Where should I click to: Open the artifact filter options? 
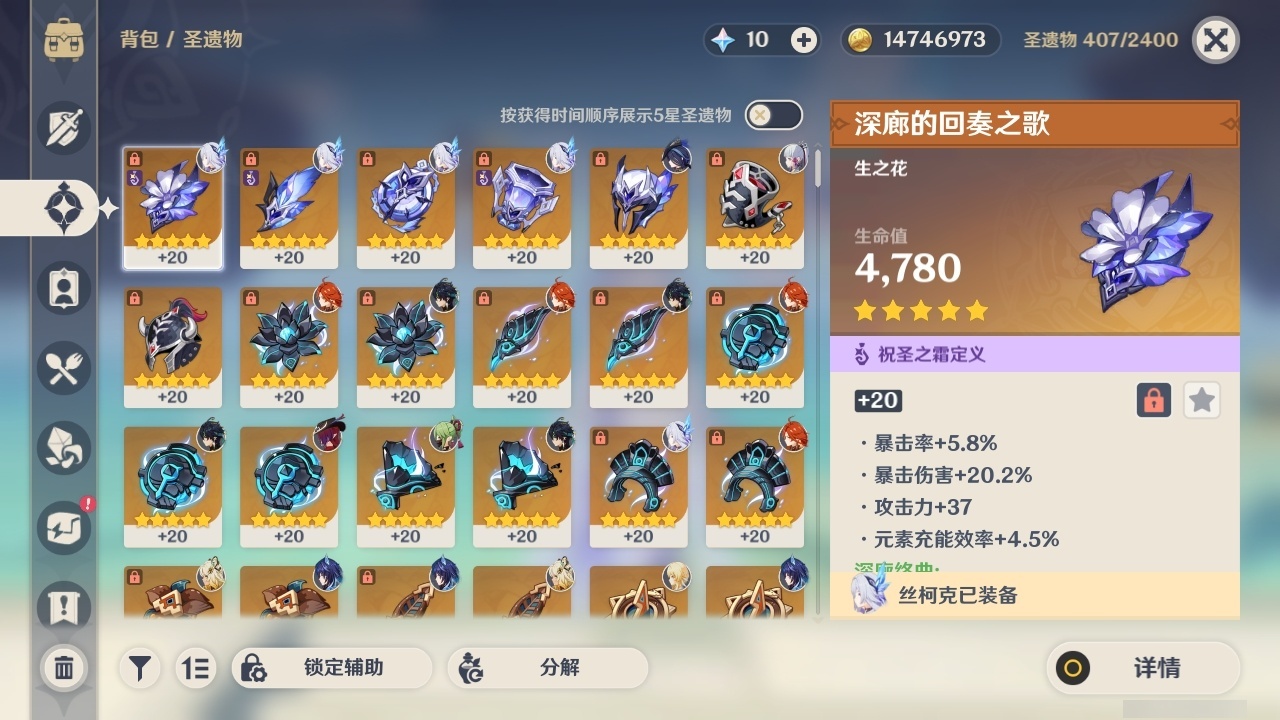[x=140, y=668]
